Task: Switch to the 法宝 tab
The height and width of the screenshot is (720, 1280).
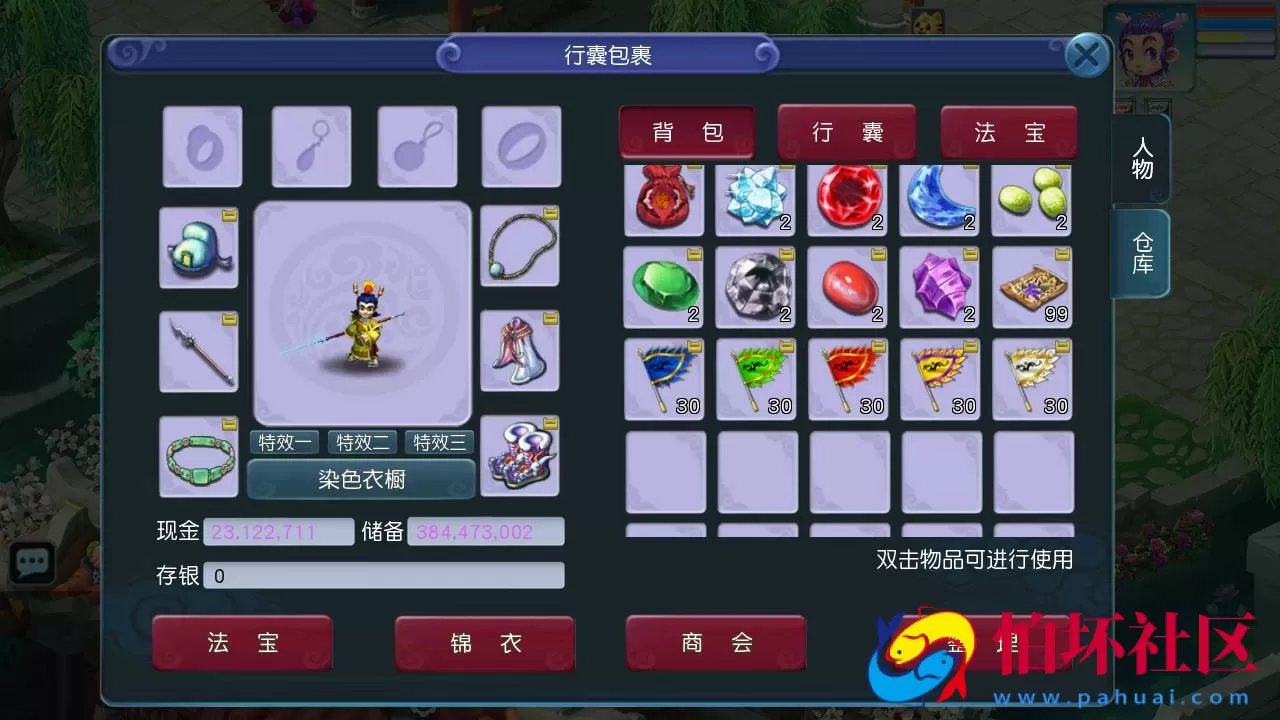Action: (x=1009, y=130)
